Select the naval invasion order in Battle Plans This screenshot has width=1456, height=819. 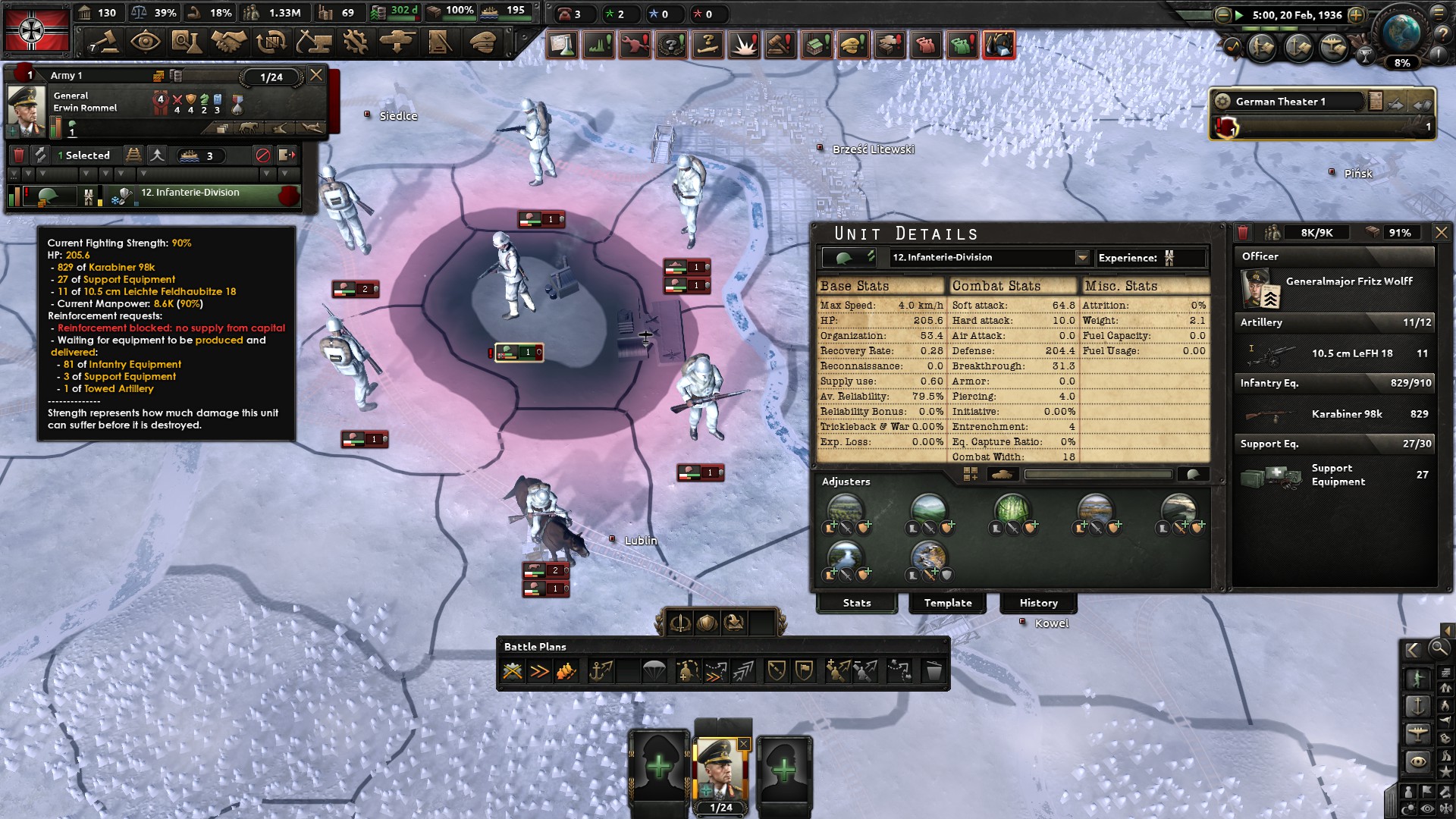(602, 671)
